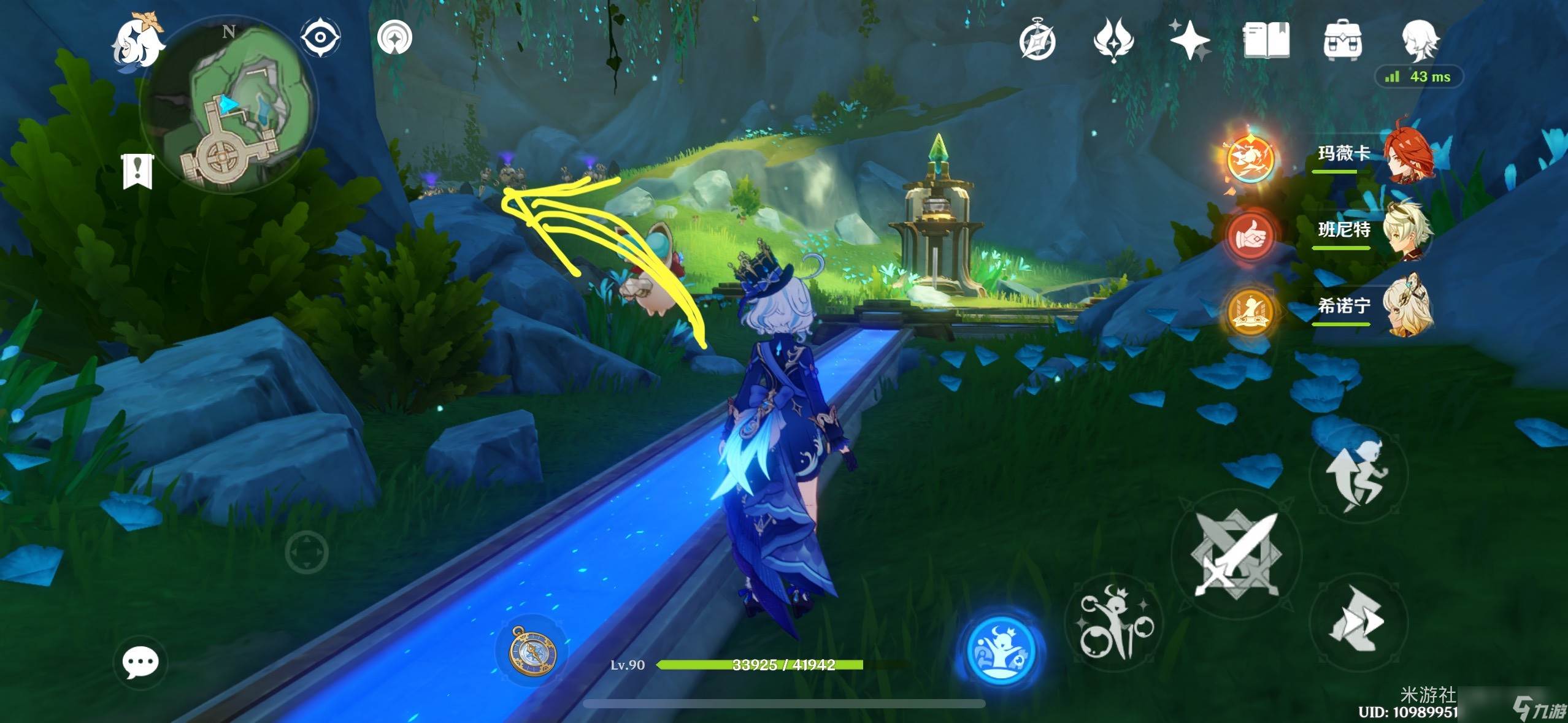The width and height of the screenshot is (1568, 723).
Task: Switch to party member 班尼特
Action: (1374, 231)
